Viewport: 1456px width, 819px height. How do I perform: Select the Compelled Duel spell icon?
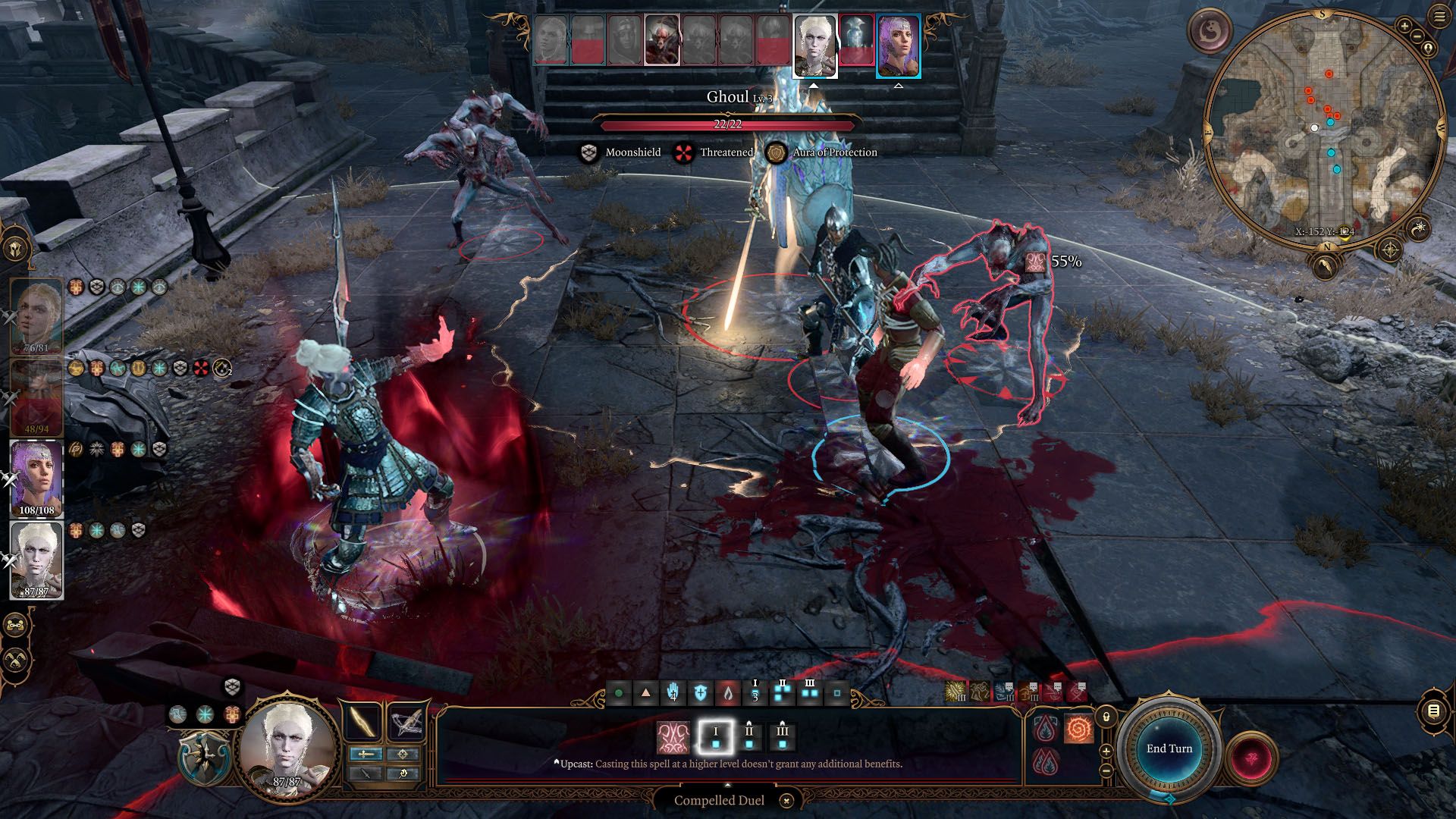pos(674,737)
